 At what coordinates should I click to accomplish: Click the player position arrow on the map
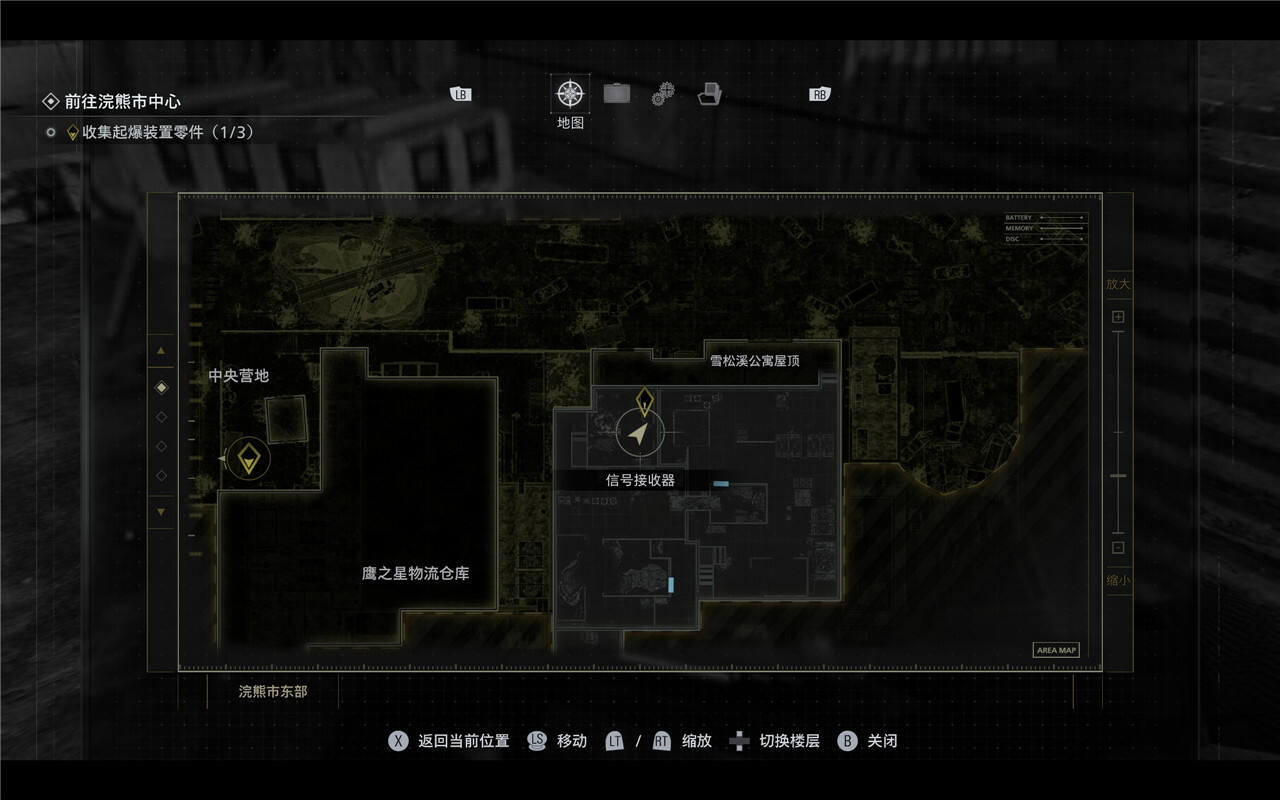[x=638, y=432]
